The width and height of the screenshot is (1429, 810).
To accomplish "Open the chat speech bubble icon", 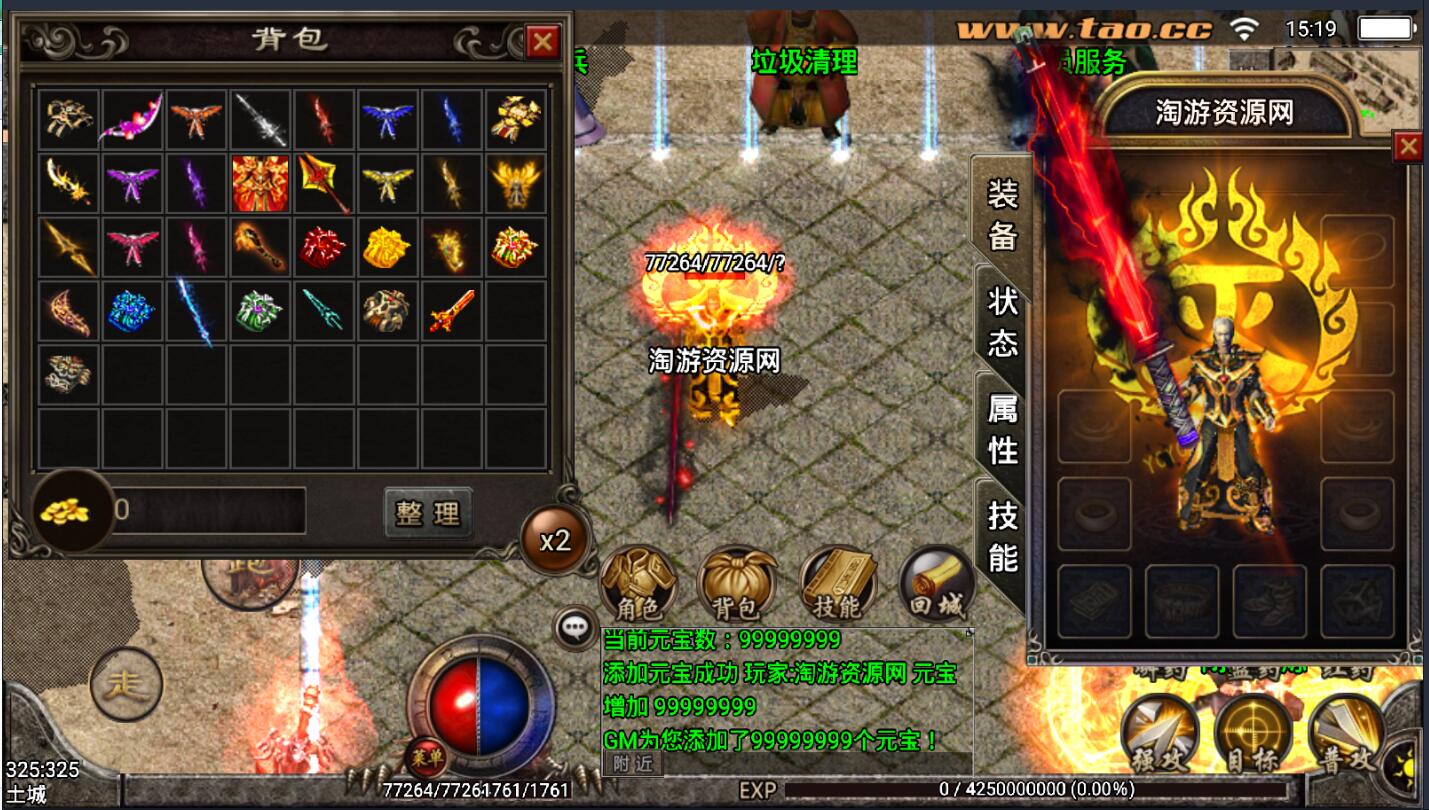I will click(x=575, y=628).
